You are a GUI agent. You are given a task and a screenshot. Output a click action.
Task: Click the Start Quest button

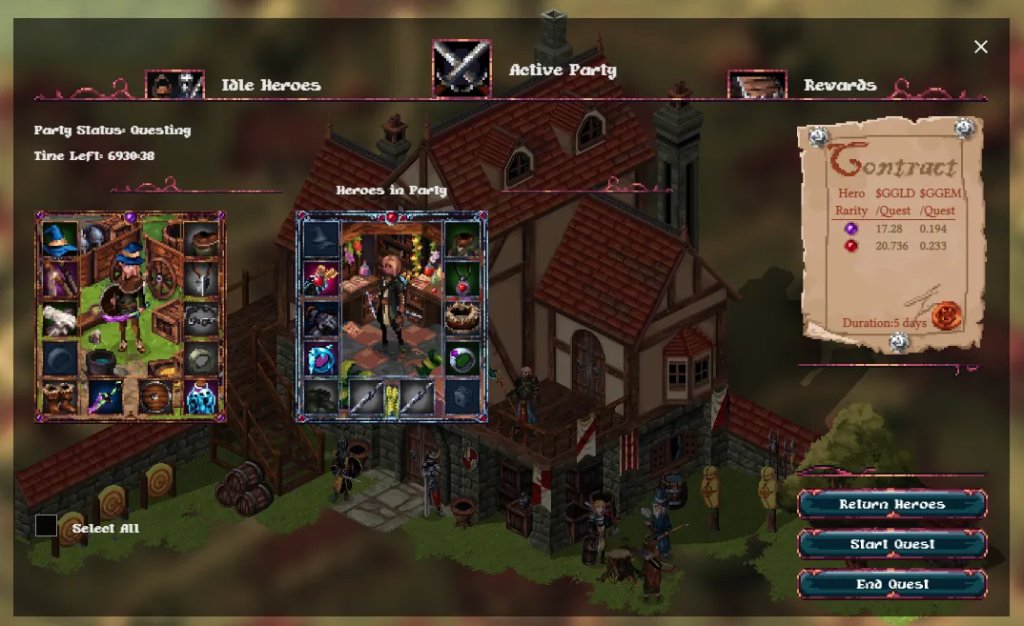pyautogui.click(x=891, y=545)
